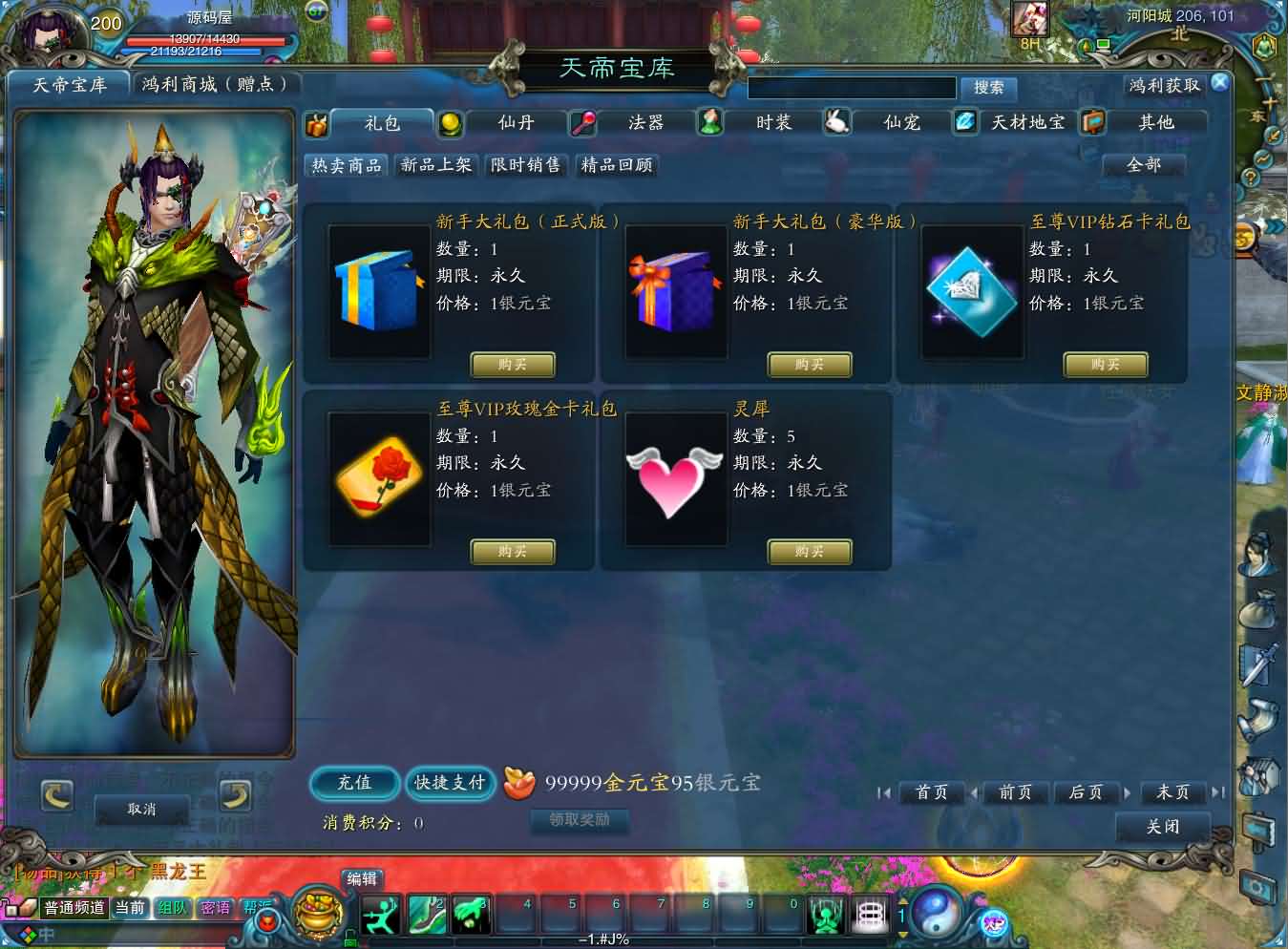This screenshot has height=949, width=1288.
Task: Click the 充值 recharge button
Action: point(354,784)
